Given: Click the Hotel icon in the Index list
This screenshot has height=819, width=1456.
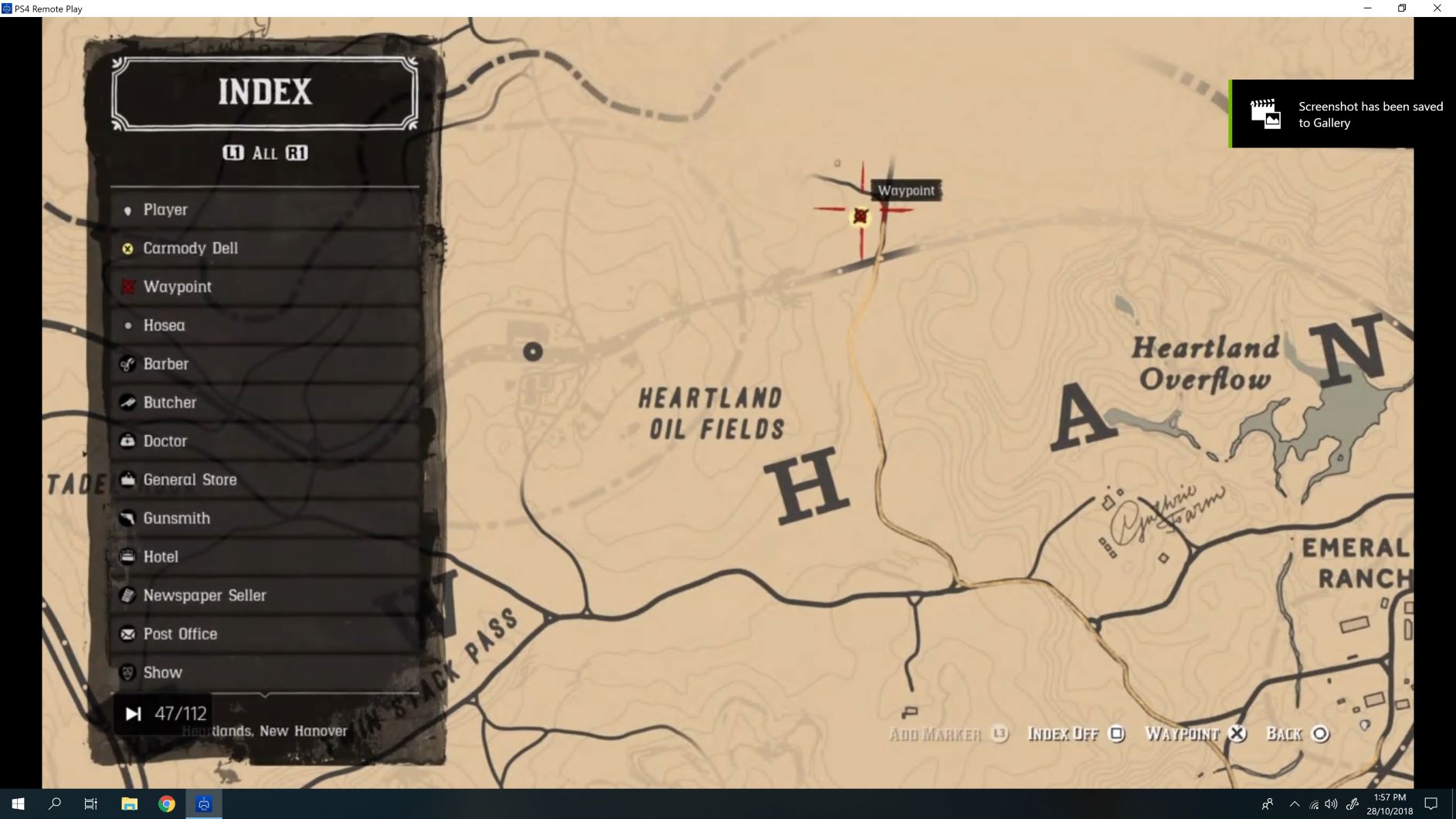Looking at the screenshot, I should 127,556.
